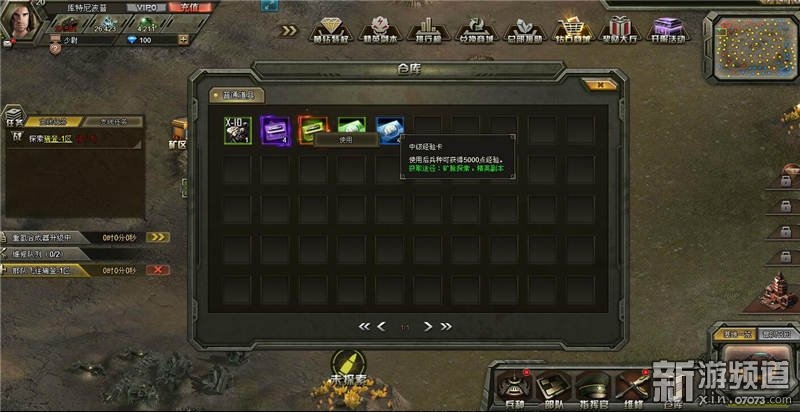Screen dimensions: 800x412
Task: Open the gift box rewards icon
Action: pyautogui.click(x=620, y=29)
